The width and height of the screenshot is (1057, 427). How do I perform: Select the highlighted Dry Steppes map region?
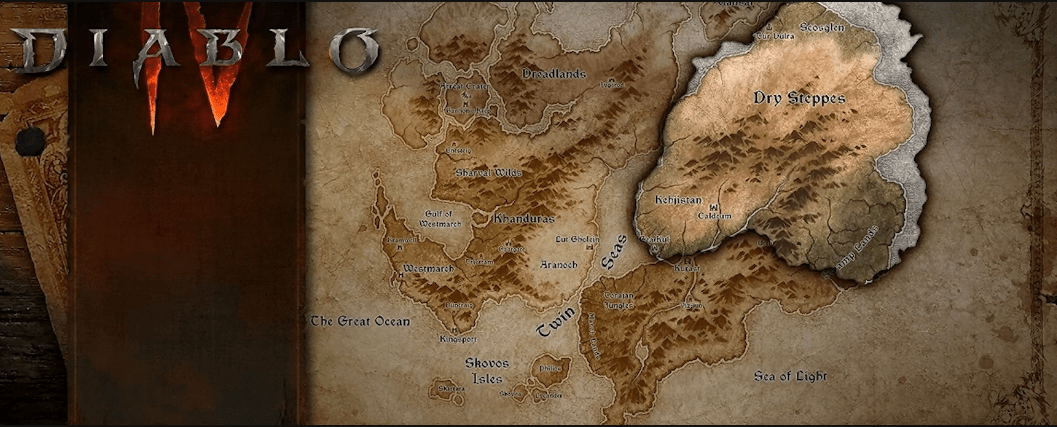pyautogui.click(x=785, y=140)
